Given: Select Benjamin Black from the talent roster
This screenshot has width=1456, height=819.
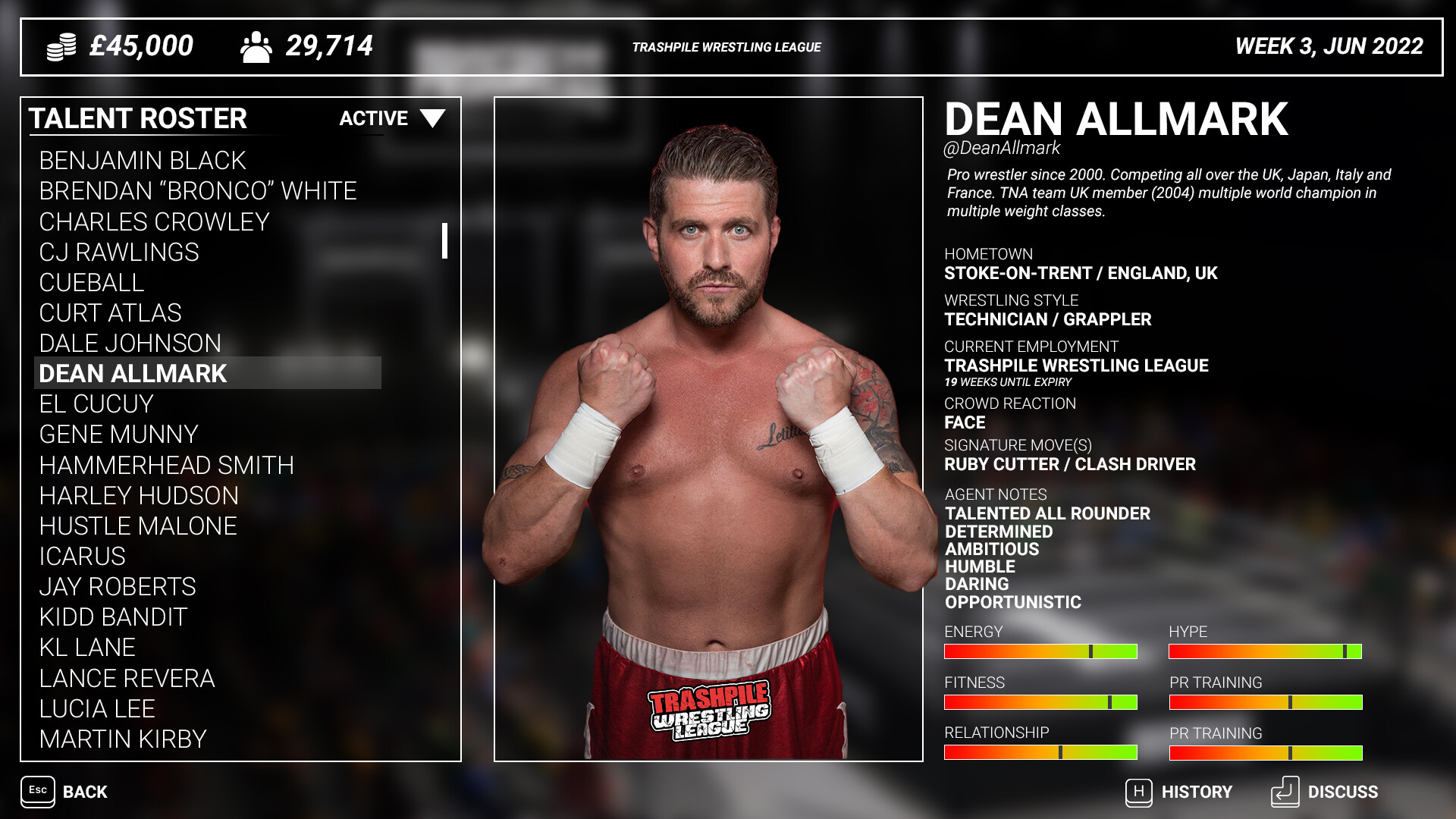Looking at the screenshot, I should click(143, 160).
